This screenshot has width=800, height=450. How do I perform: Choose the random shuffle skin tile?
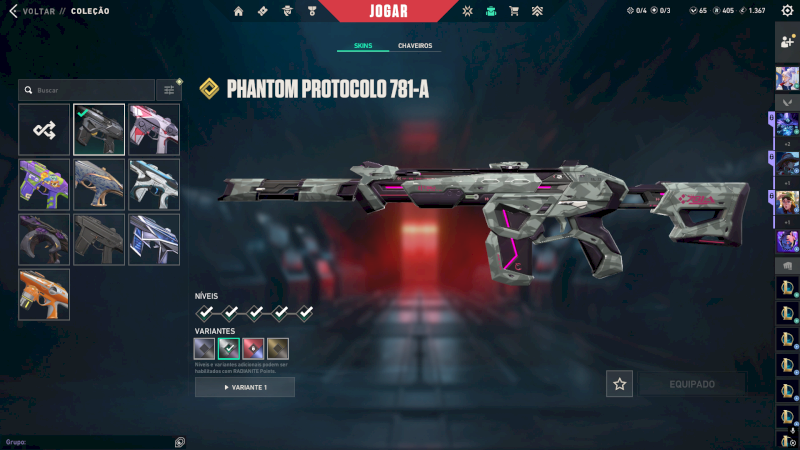[x=44, y=130]
